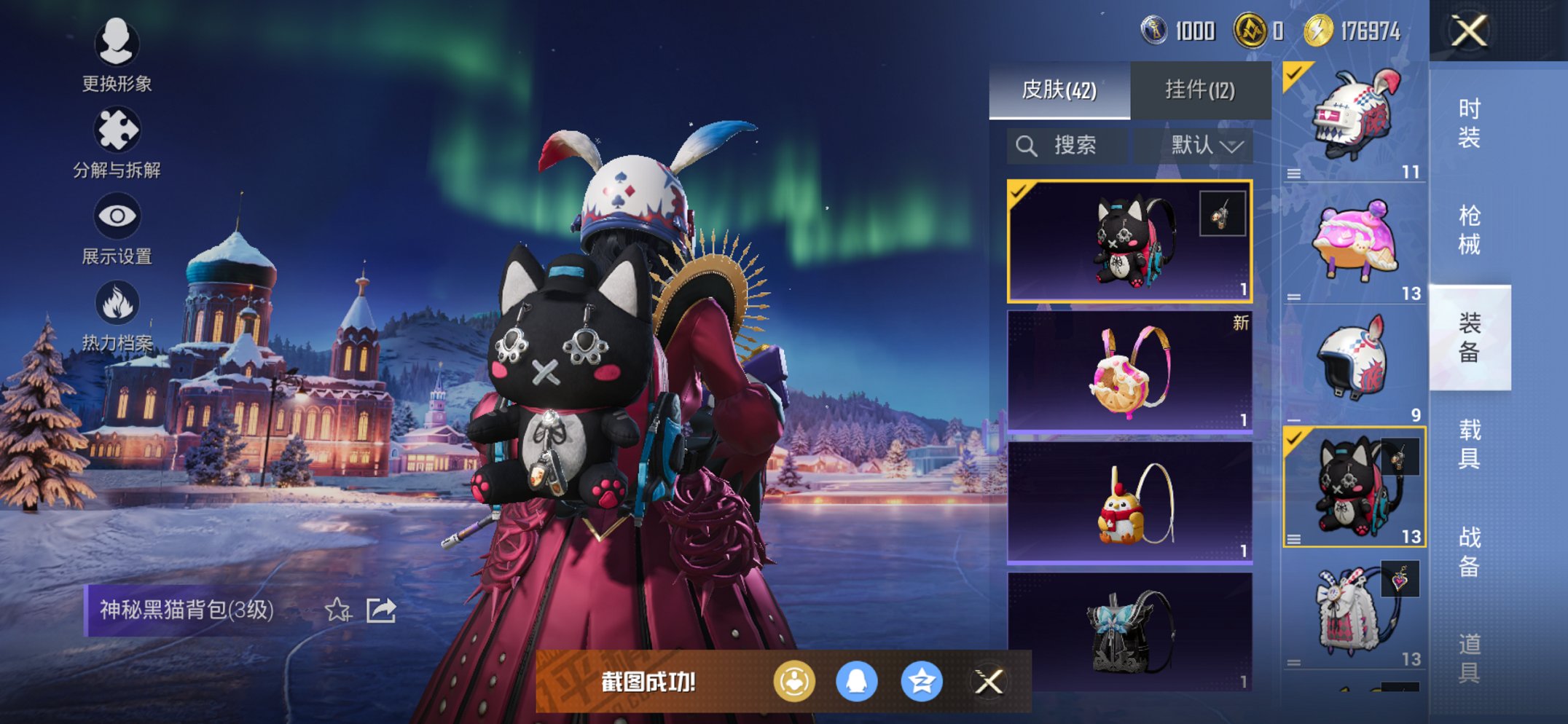Select the red chicken backpack skin
Image resolution: width=1568 pixels, height=724 pixels.
(1129, 503)
